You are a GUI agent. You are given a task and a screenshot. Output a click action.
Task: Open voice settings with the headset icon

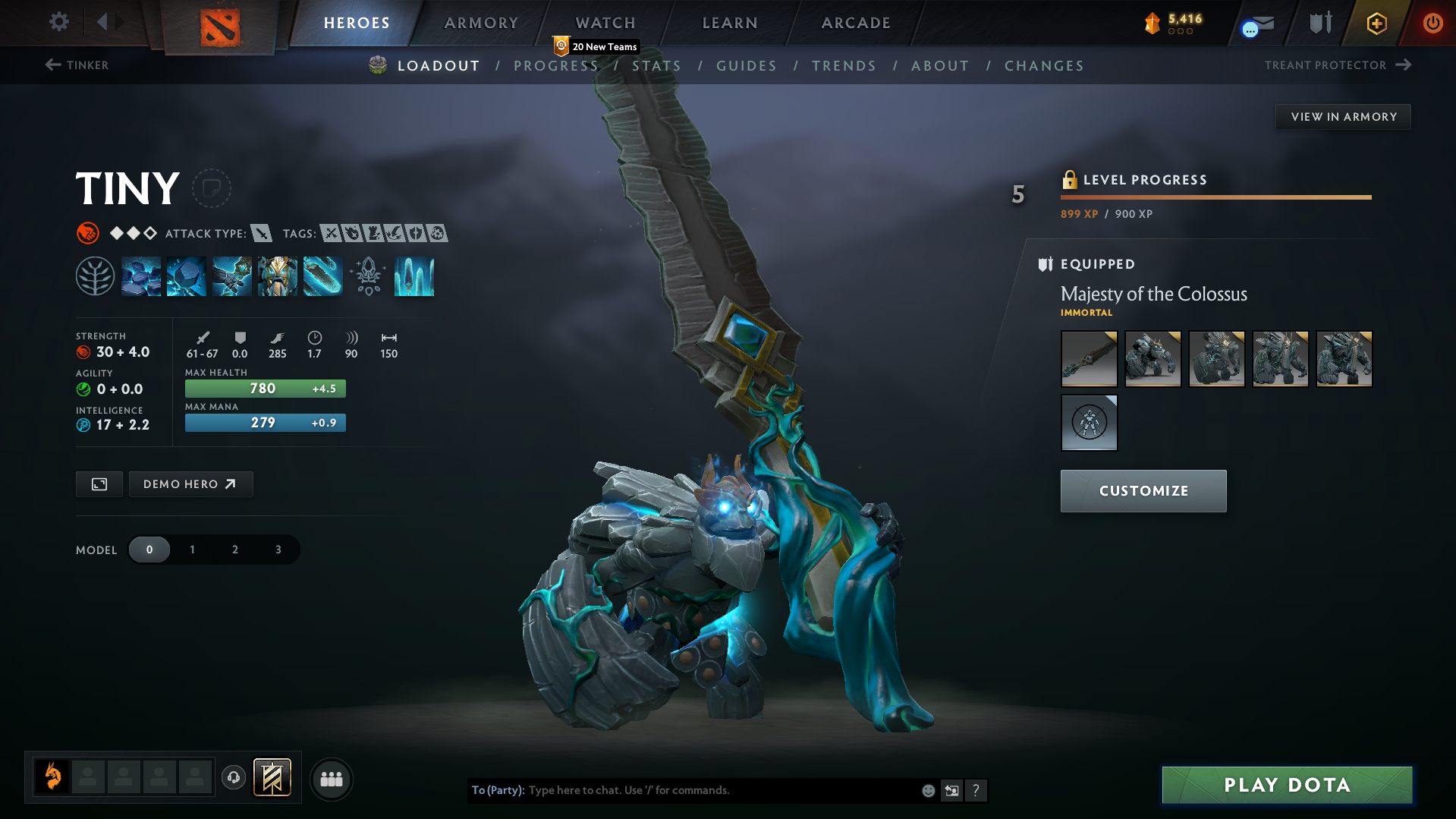click(234, 778)
